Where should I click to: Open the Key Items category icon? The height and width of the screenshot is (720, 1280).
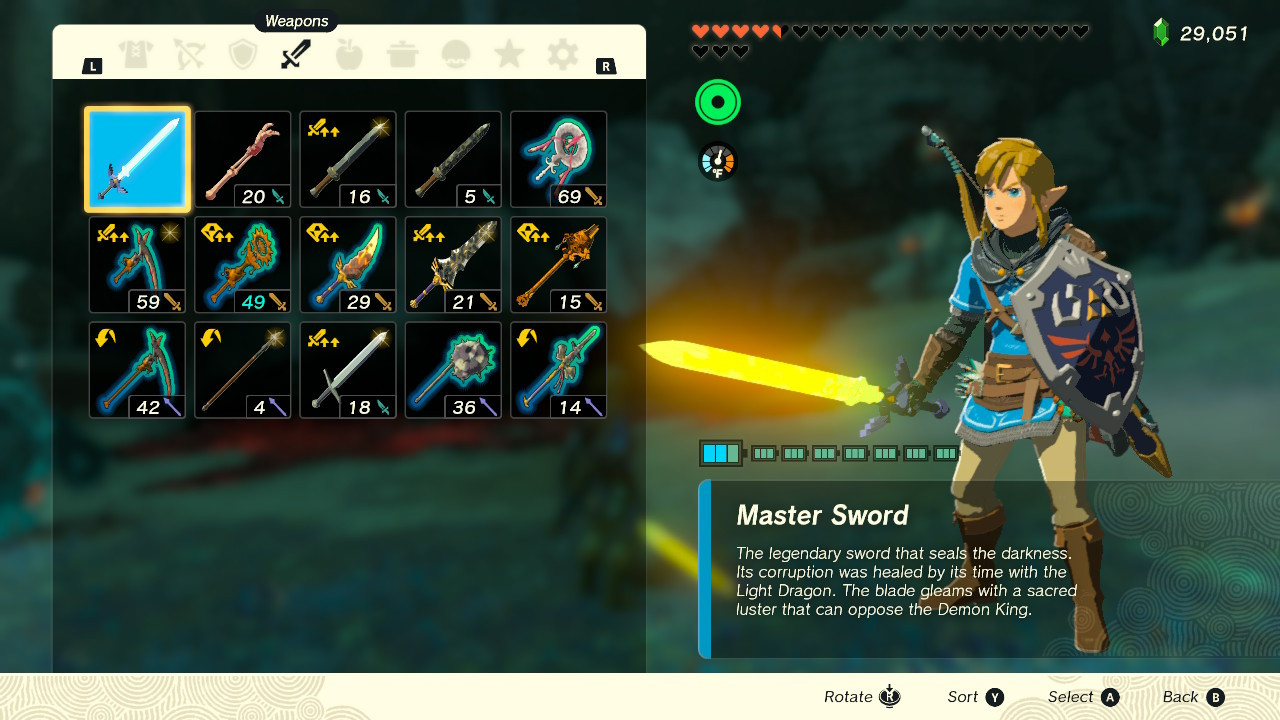pos(455,55)
